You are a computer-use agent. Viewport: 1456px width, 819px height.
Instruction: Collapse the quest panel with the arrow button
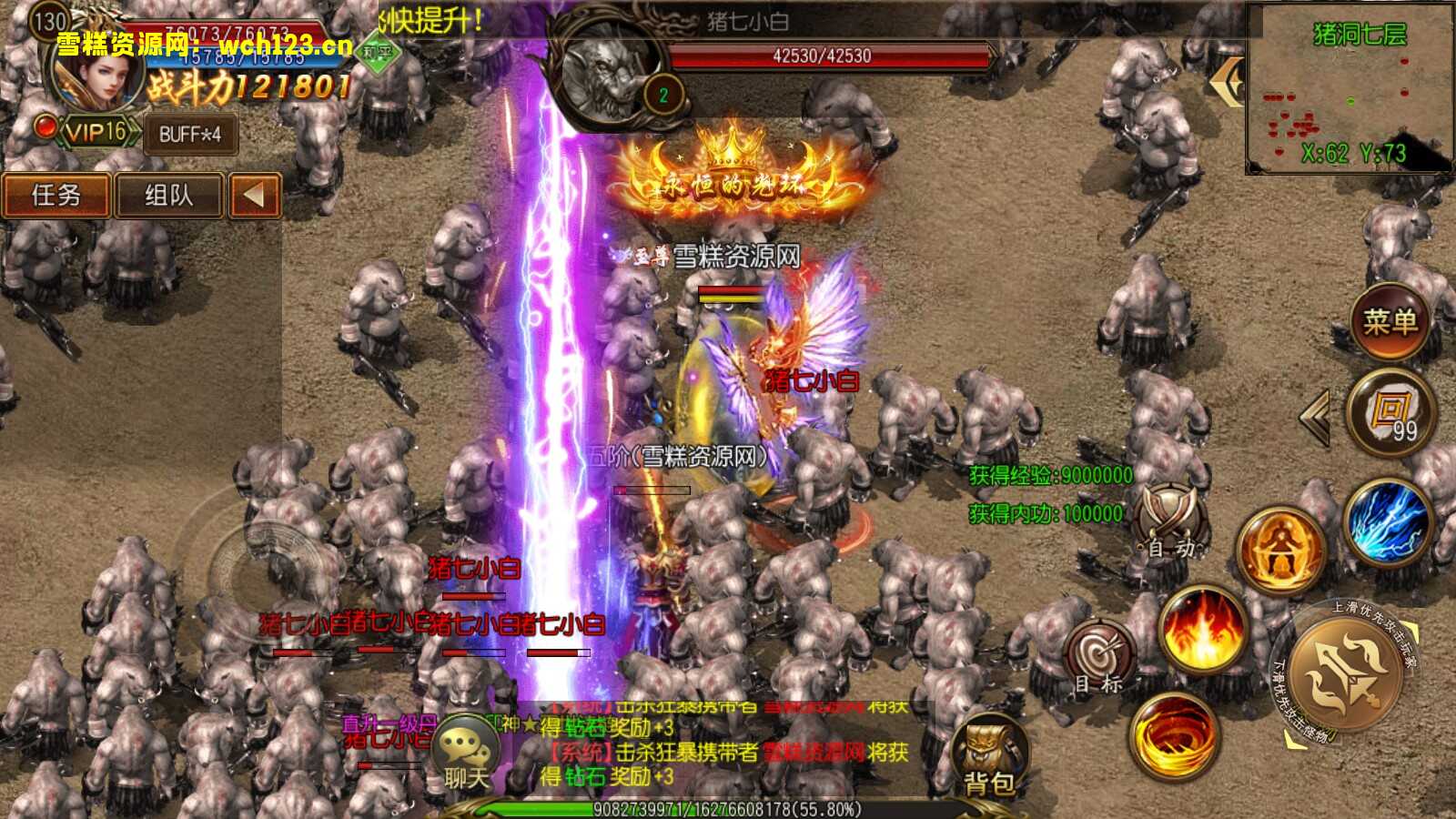click(254, 195)
